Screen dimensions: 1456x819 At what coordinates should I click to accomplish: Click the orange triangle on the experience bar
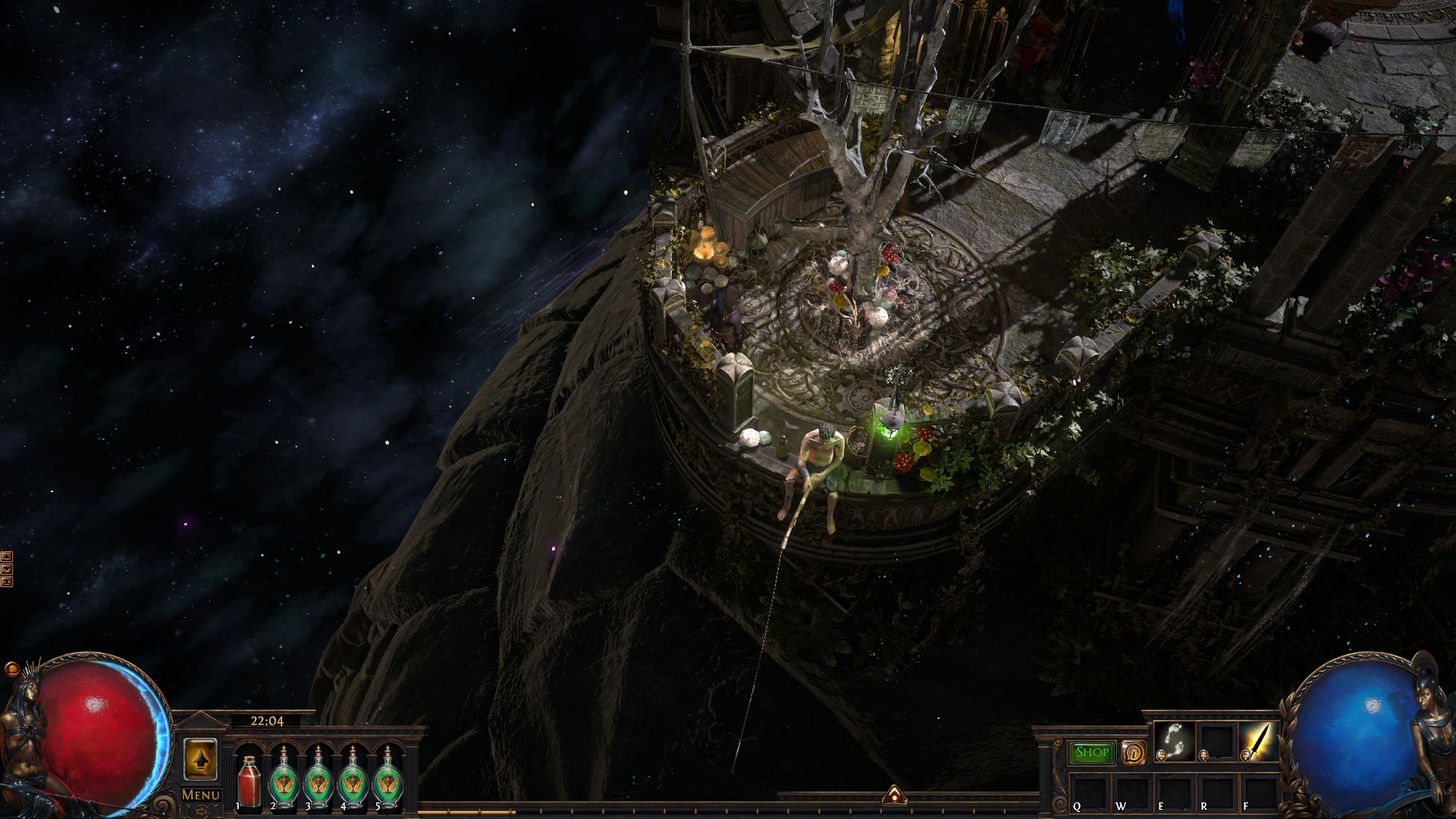click(893, 794)
